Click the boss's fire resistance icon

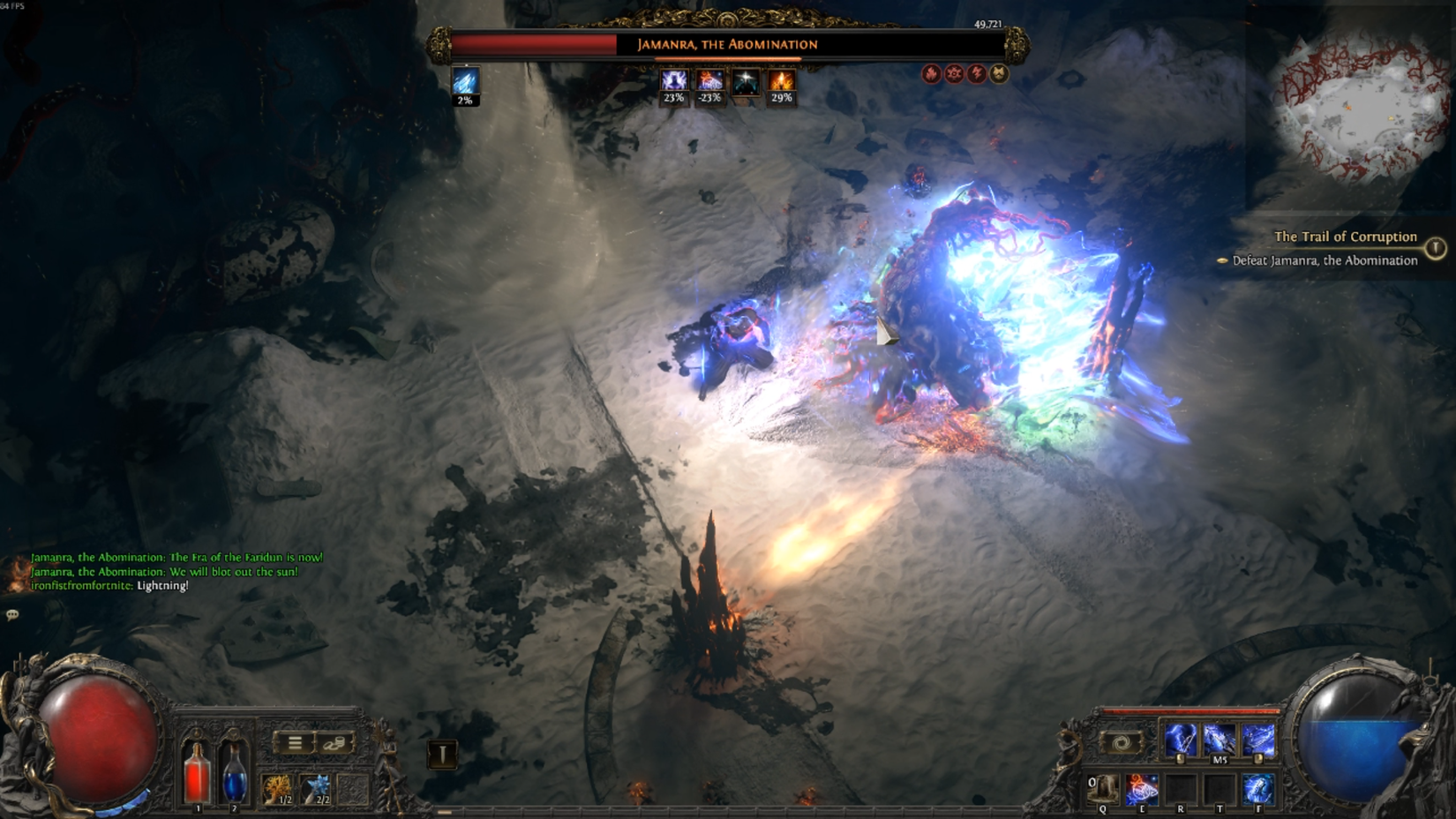point(932,75)
